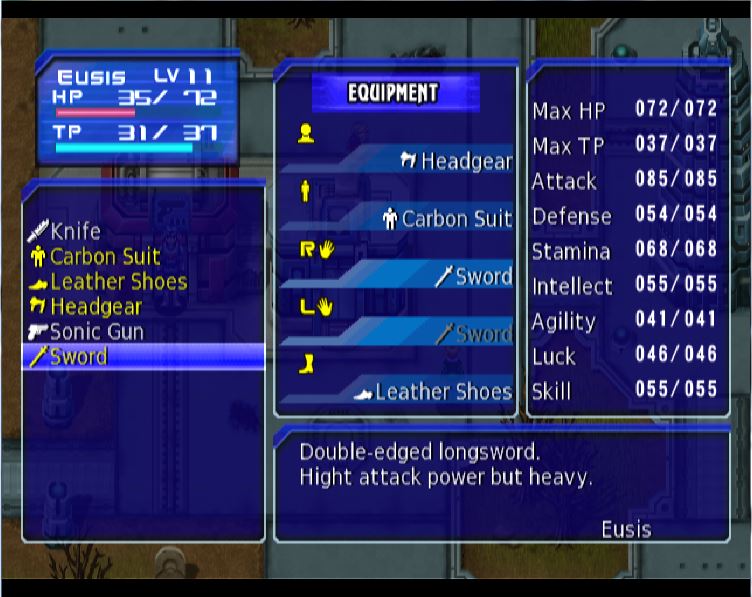
Task: Select the body equipment slot with Carbon Suit
Action: [x=447, y=218]
